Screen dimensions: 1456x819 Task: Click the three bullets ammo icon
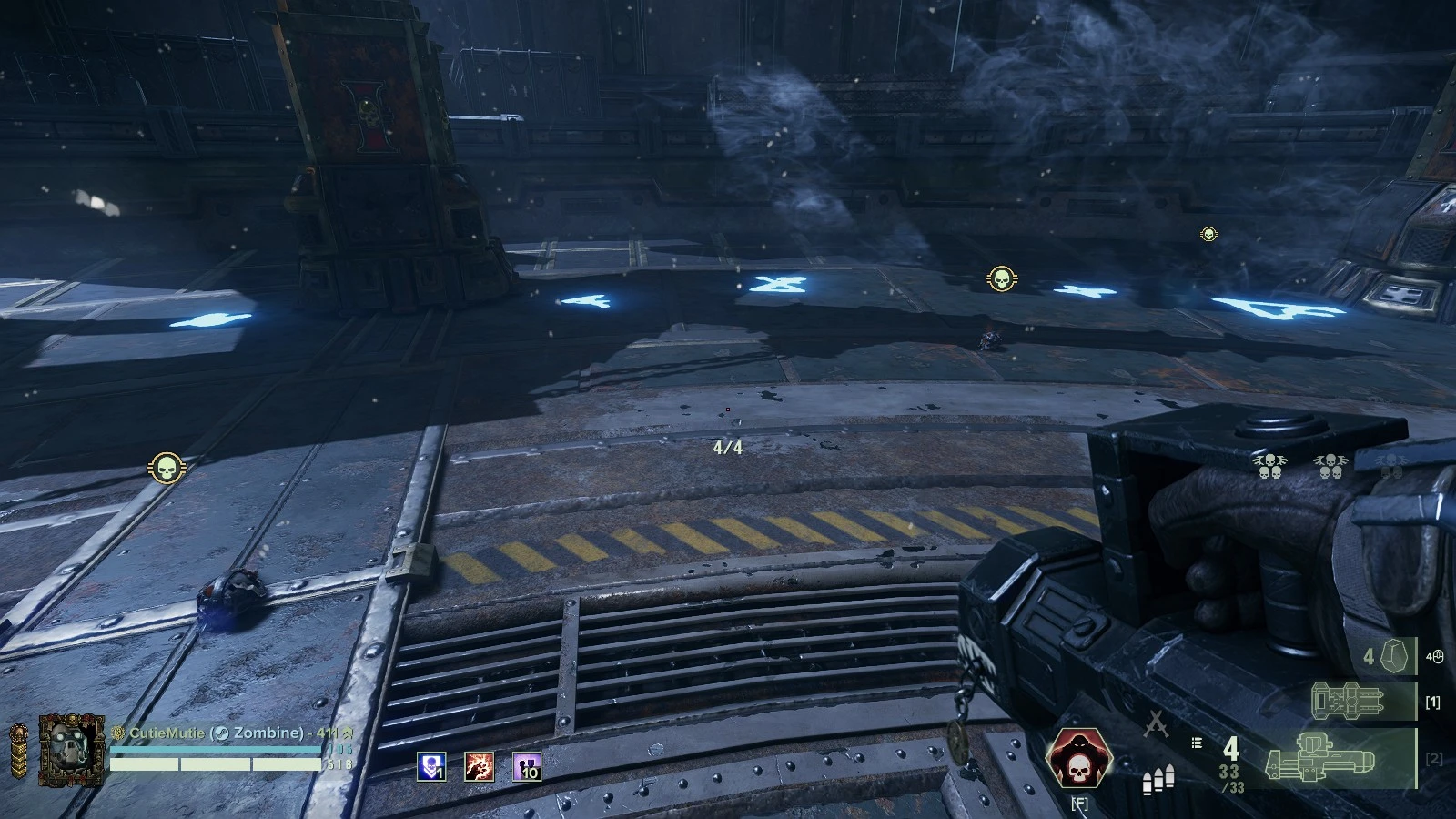tap(1158, 781)
